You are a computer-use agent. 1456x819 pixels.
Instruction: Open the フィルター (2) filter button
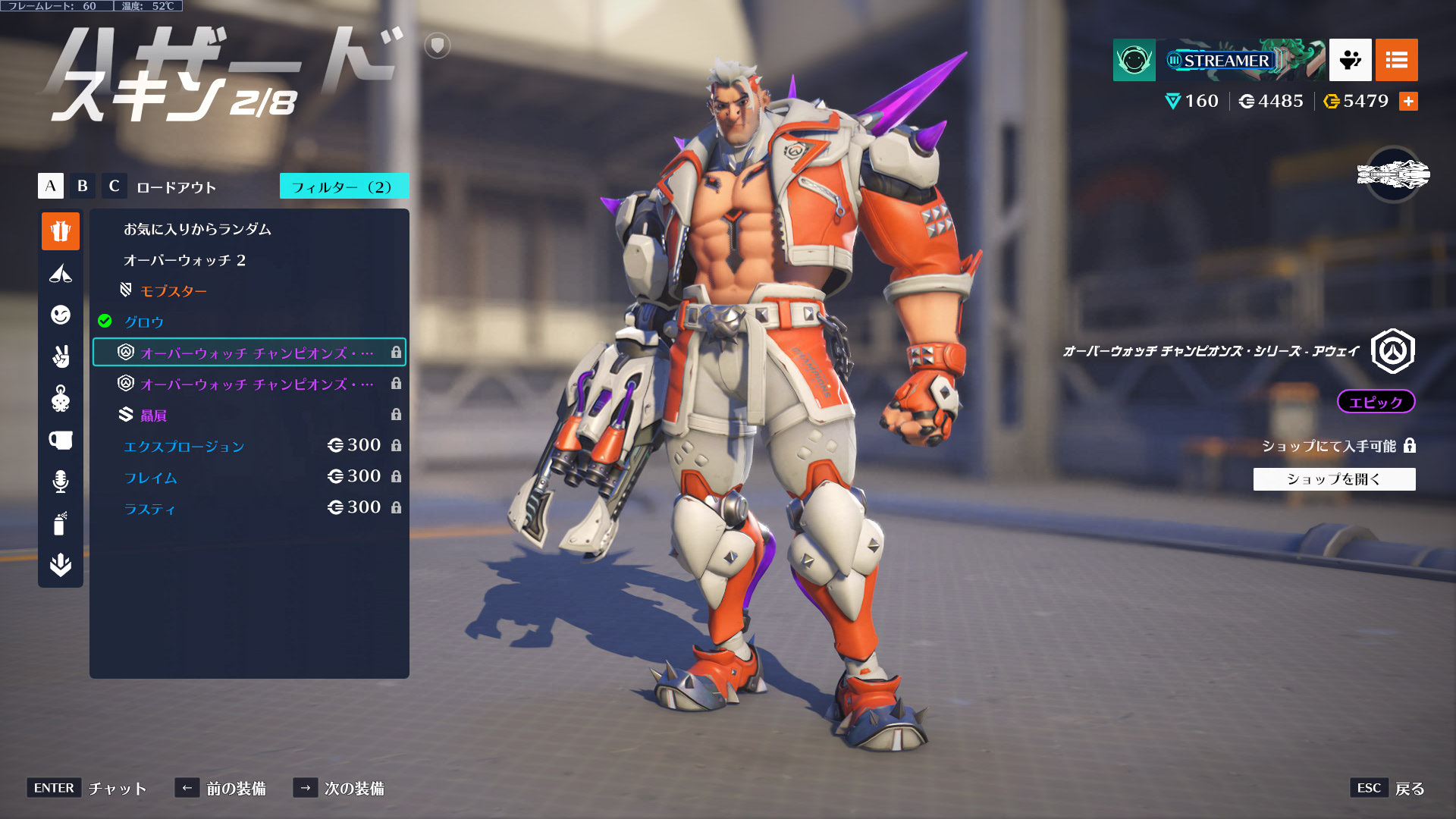(344, 187)
